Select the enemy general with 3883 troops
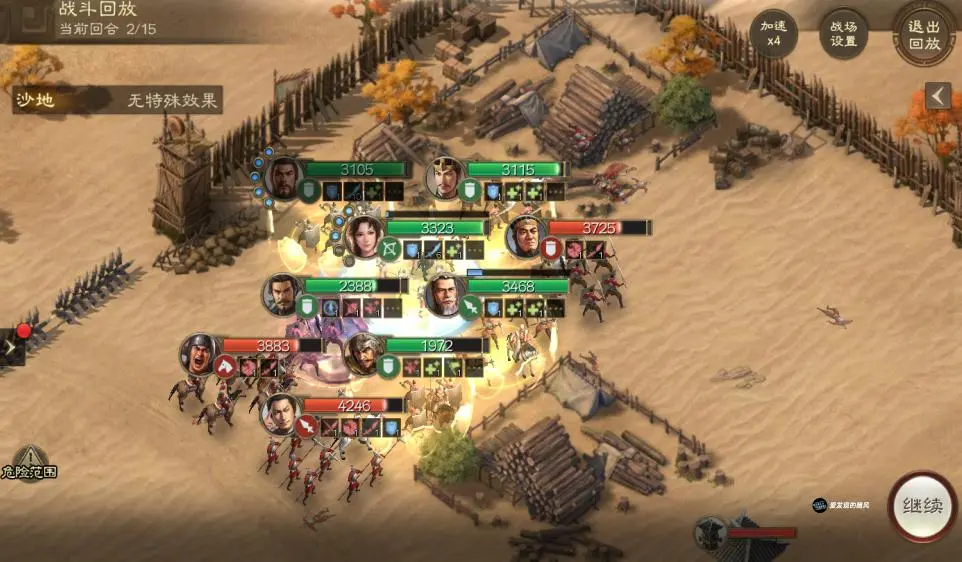 200,353
